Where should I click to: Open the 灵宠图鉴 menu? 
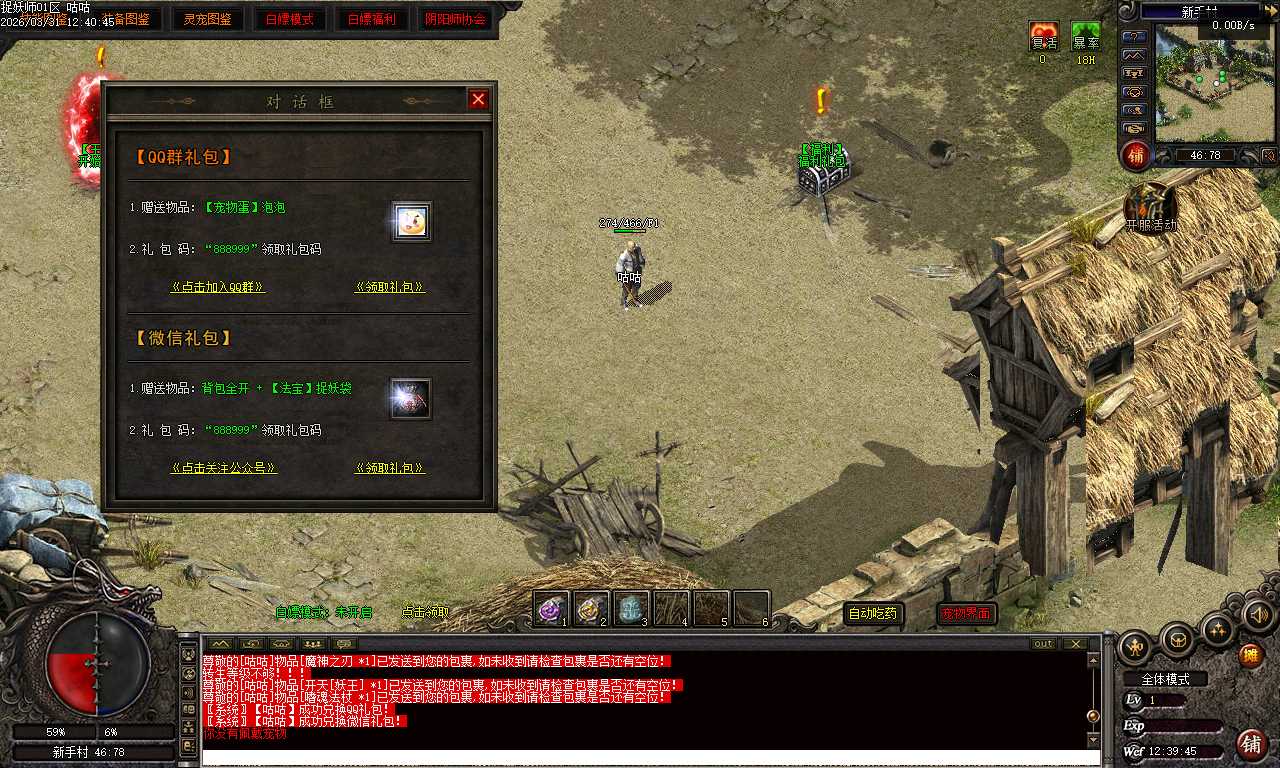(x=207, y=19)
